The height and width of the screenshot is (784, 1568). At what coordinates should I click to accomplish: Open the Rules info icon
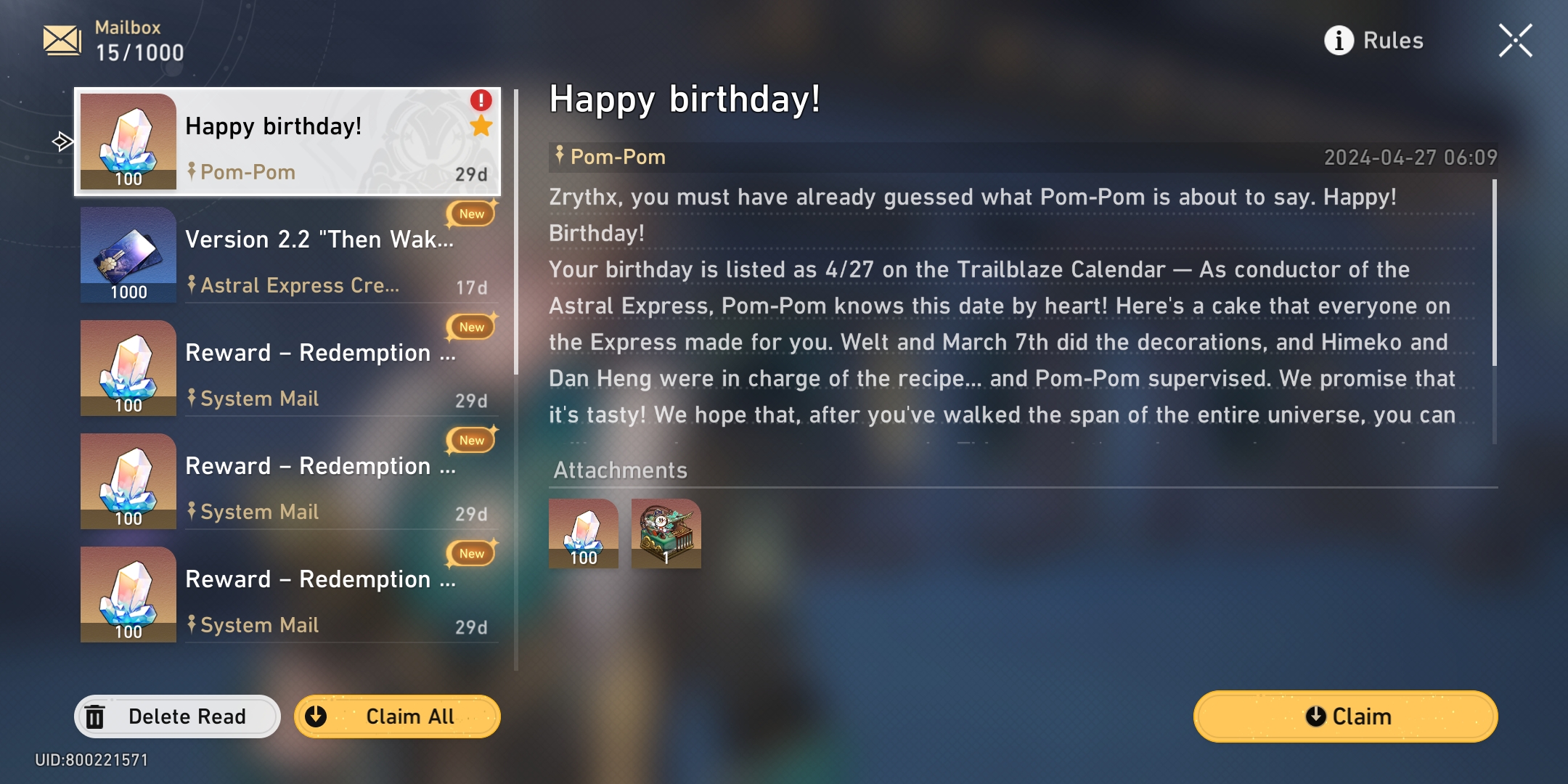[1338, 40]
